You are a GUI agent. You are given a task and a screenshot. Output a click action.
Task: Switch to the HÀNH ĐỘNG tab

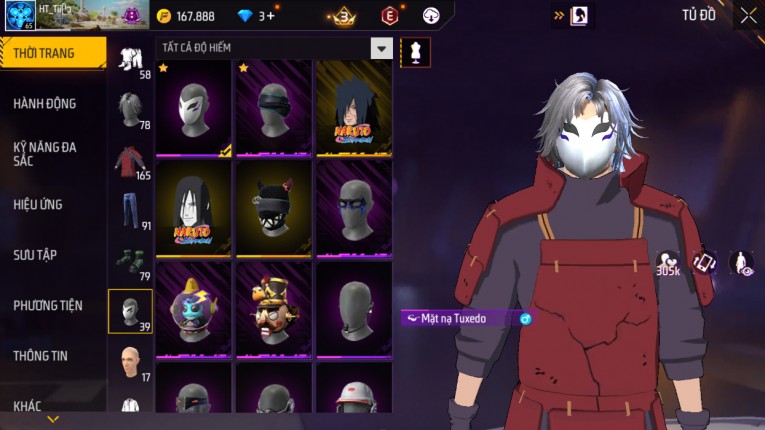tap(45, 103)
